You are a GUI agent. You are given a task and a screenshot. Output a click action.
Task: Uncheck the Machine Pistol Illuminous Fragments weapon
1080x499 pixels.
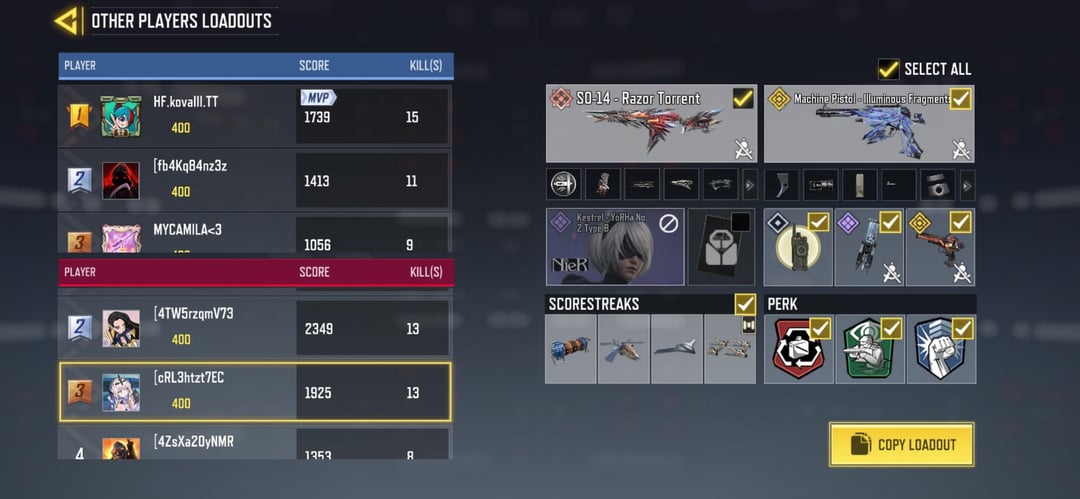coord(960,98)
